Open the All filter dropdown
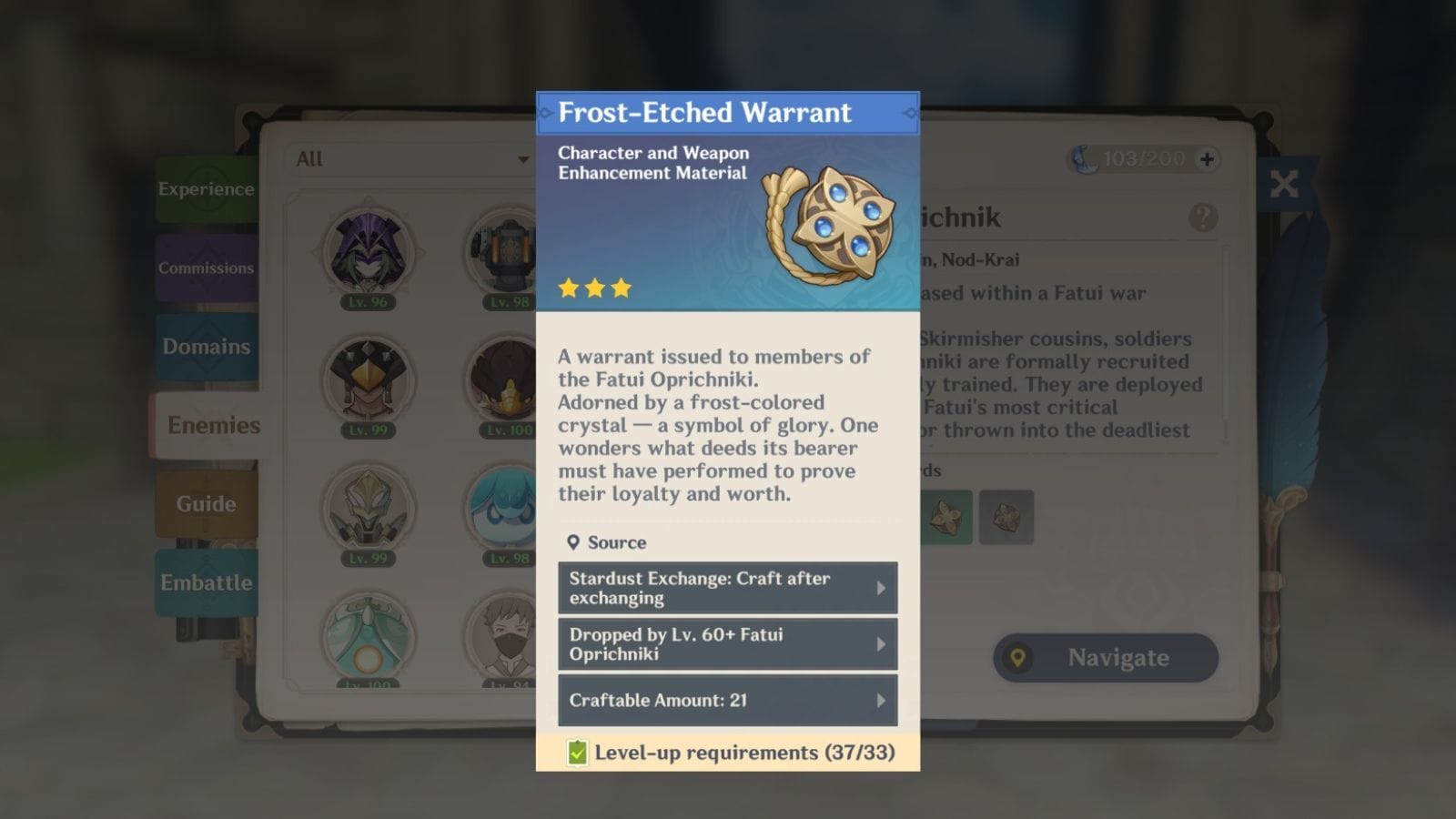1456x819 pixels. pyautogui.click(x=409, y=159)
